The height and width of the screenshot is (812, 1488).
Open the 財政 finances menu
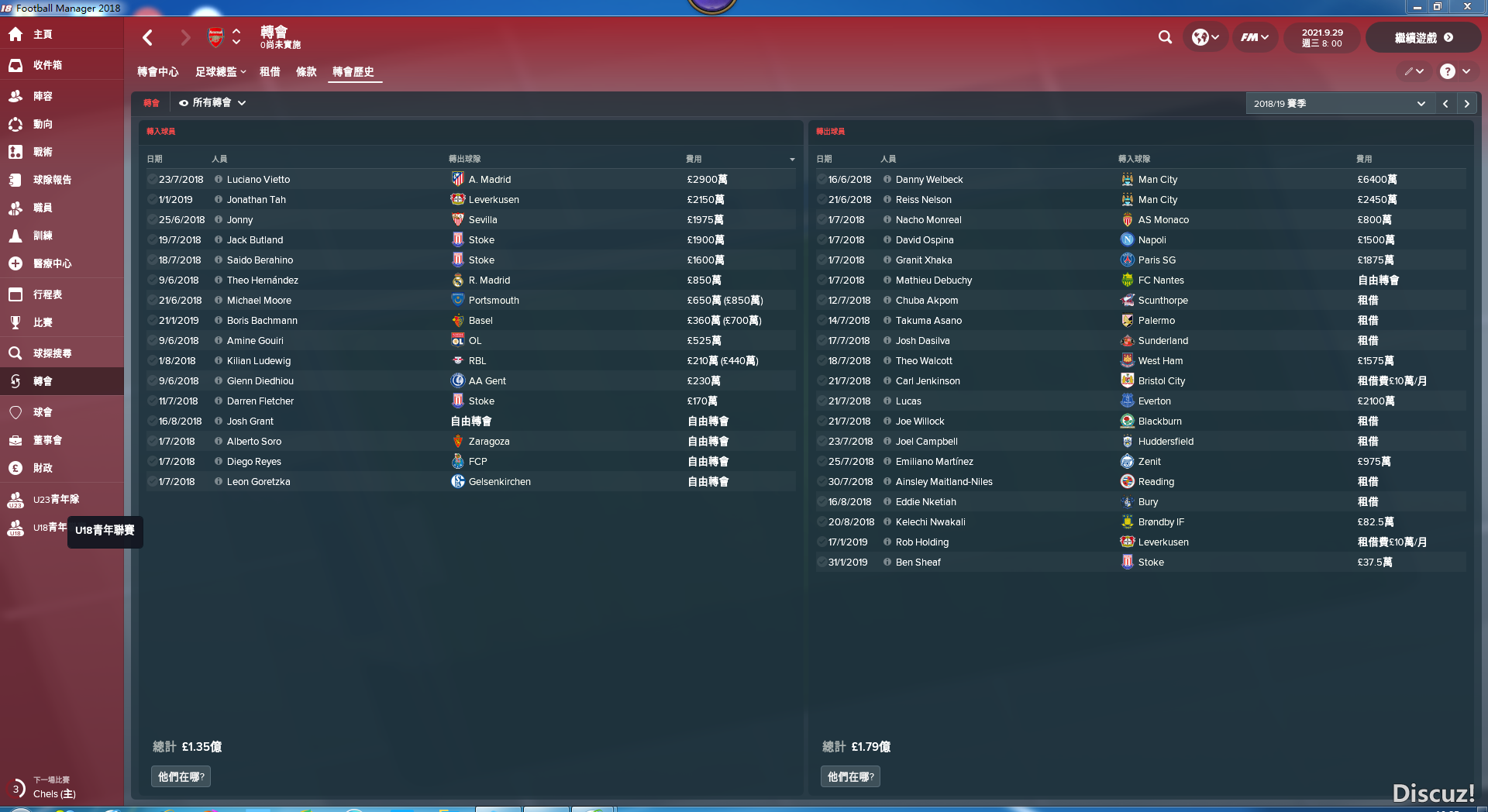tap(43, 468)
